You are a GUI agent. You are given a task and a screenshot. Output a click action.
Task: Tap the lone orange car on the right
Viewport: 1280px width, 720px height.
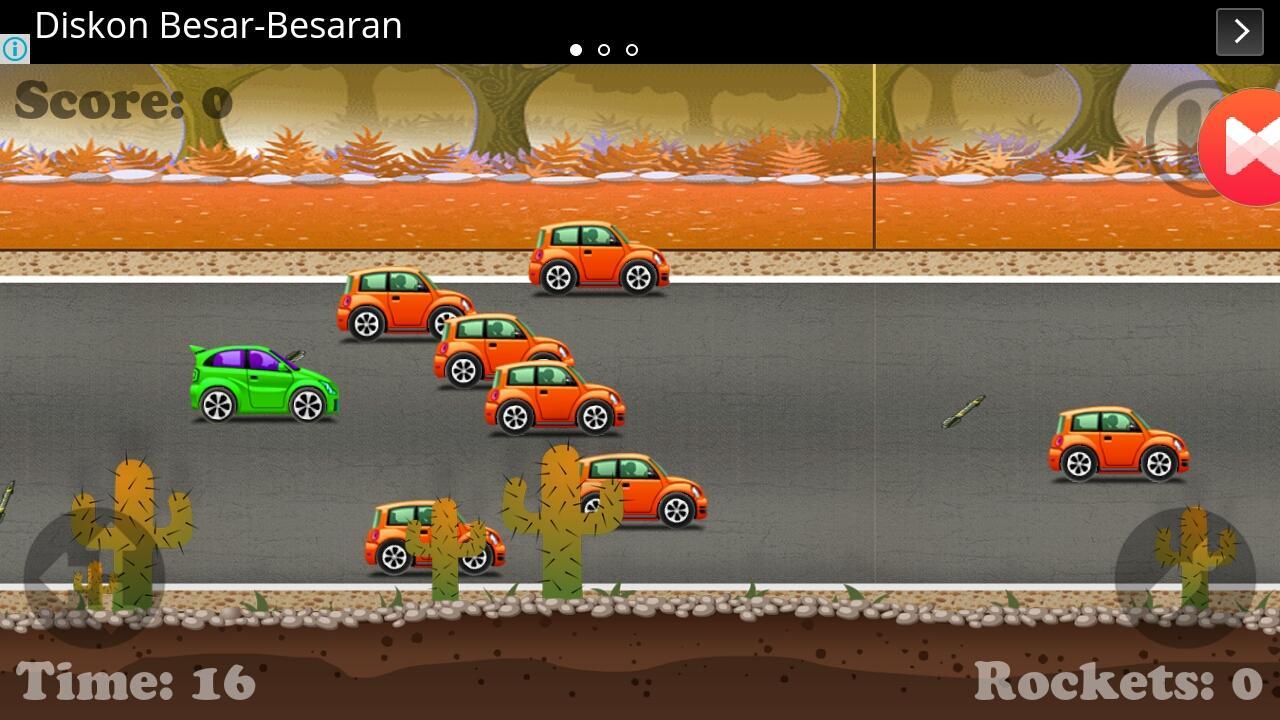[x=1120, y=440]
